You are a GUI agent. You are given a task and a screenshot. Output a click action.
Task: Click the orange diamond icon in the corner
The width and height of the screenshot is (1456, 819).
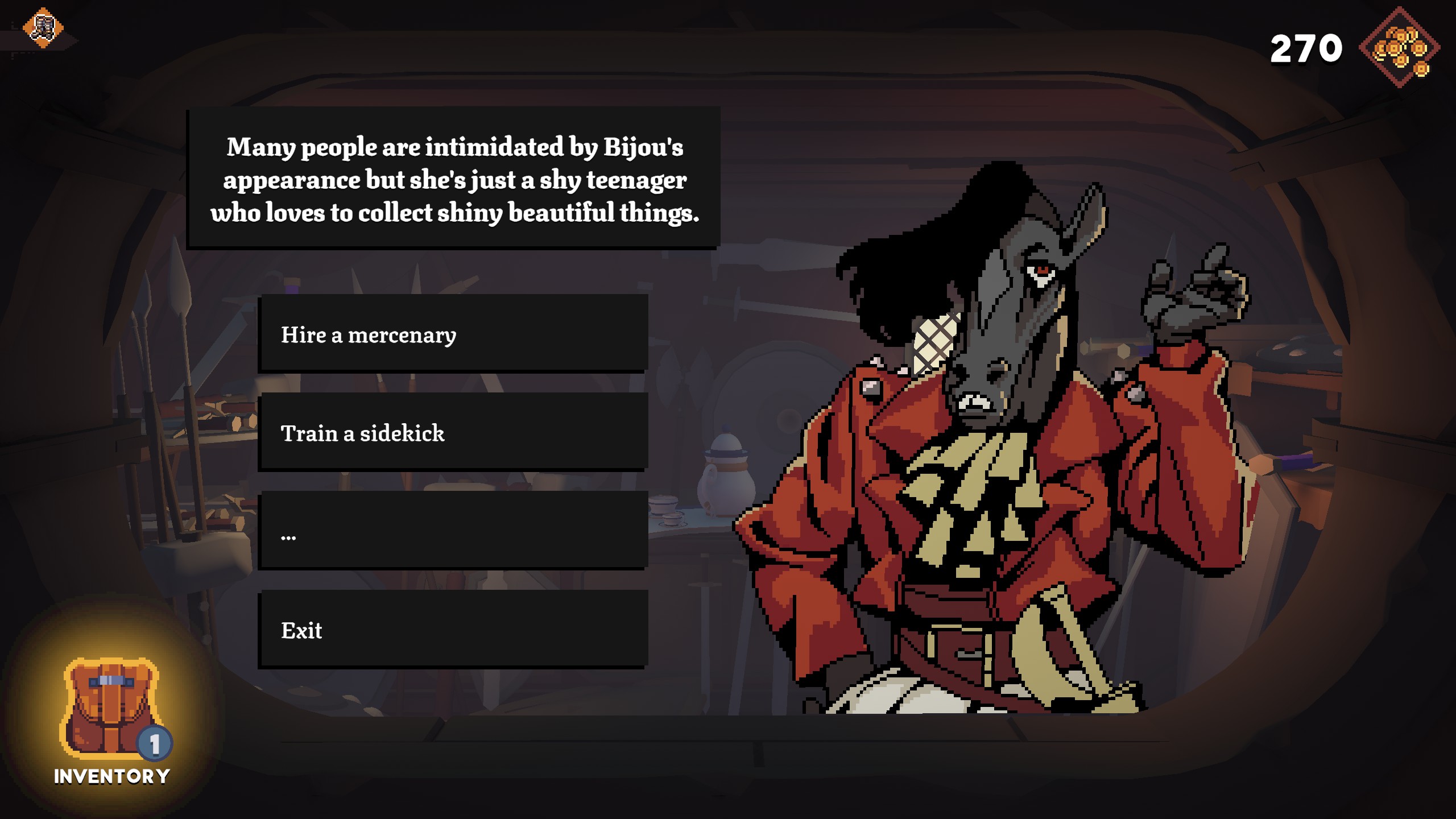pos(43,27)
